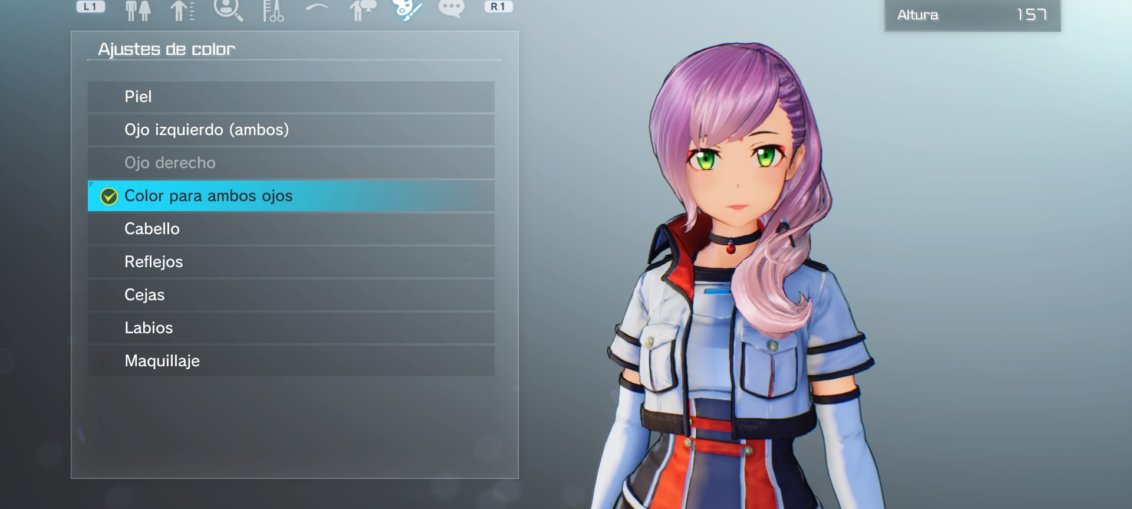Switch to the eyebrow shape tab

[317, 9]
